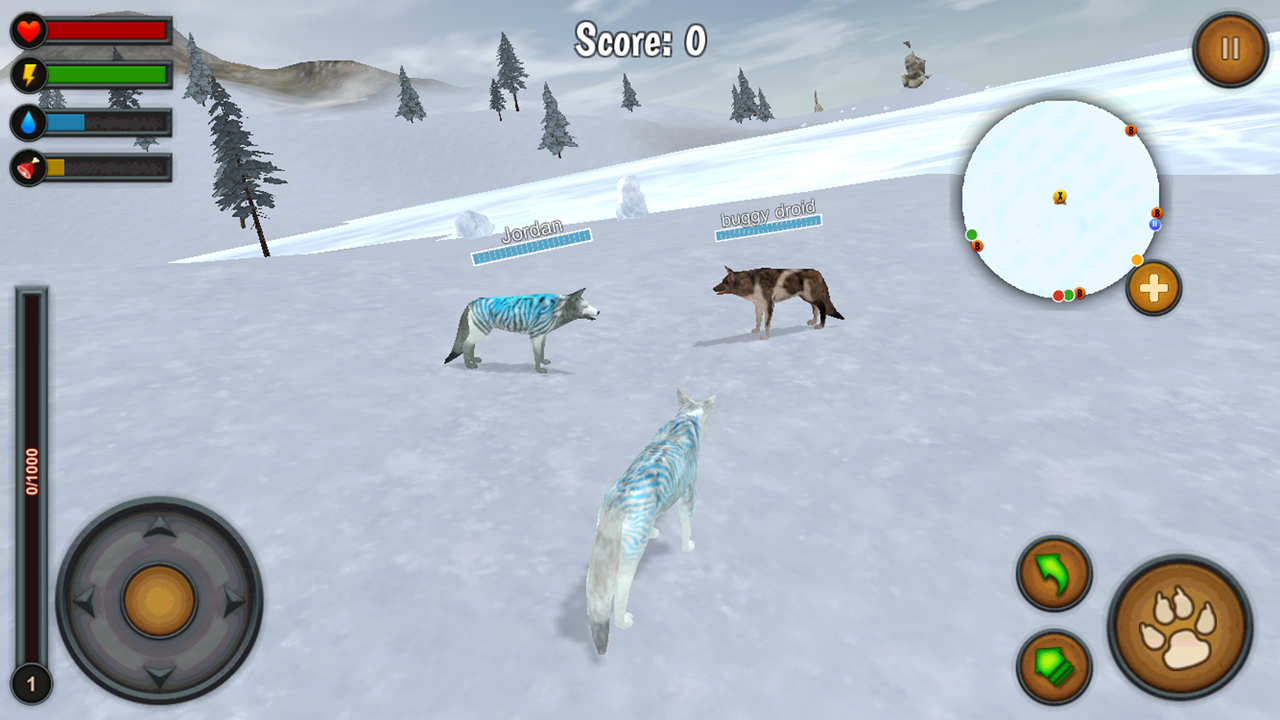Tap the 0/1000 experience bar
This screenshot has height=720, width=1280.
(x=30, y=470)
